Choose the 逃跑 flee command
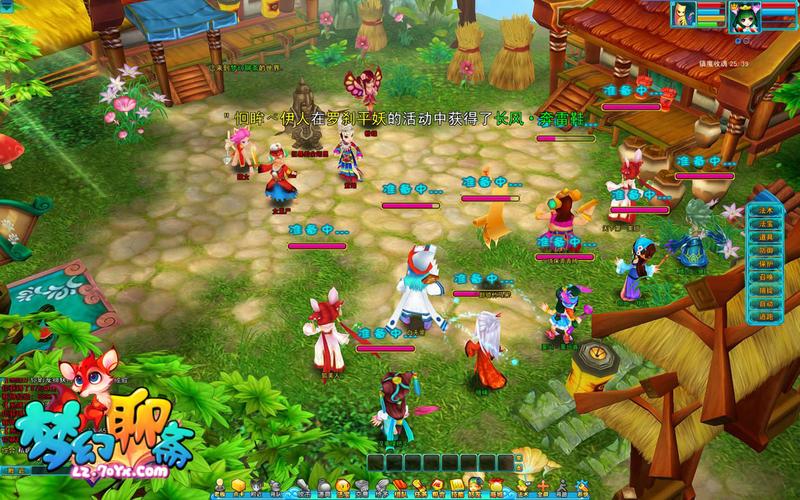 click(x=765, y=316)
